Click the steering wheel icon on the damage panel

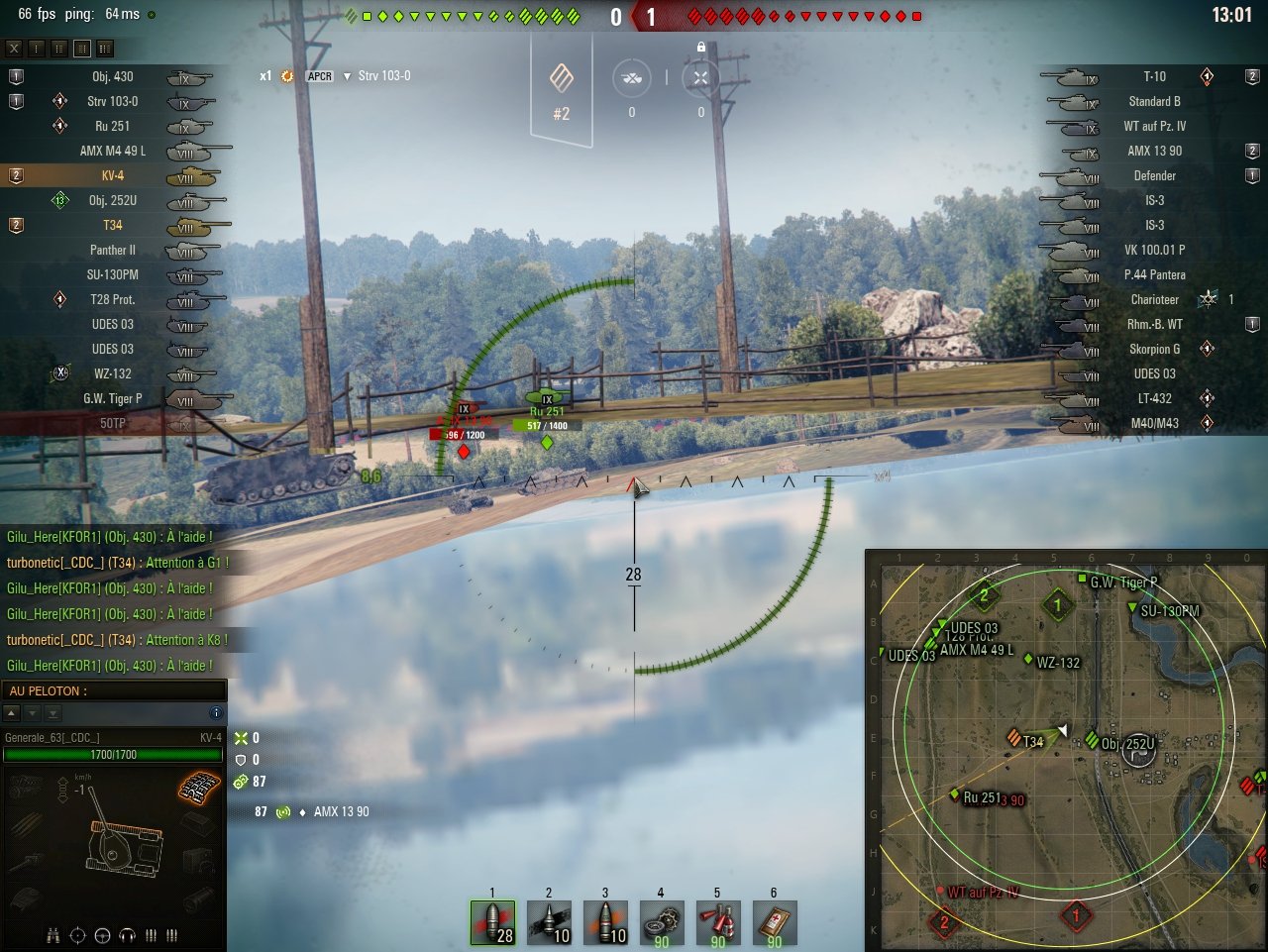[x=102, y=936]
